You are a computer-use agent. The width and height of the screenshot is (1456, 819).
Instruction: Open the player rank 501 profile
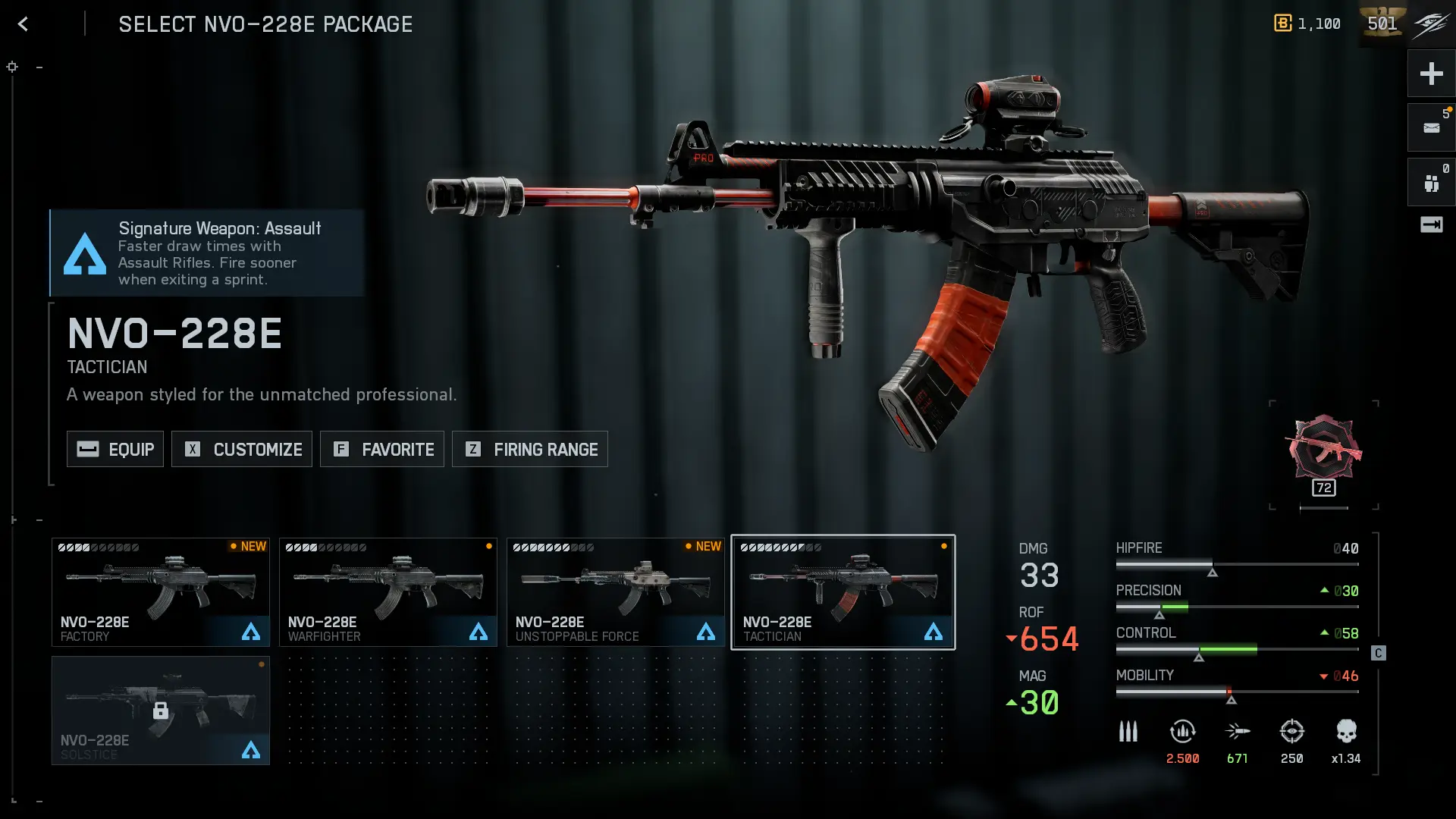(x=1382, y=24)
